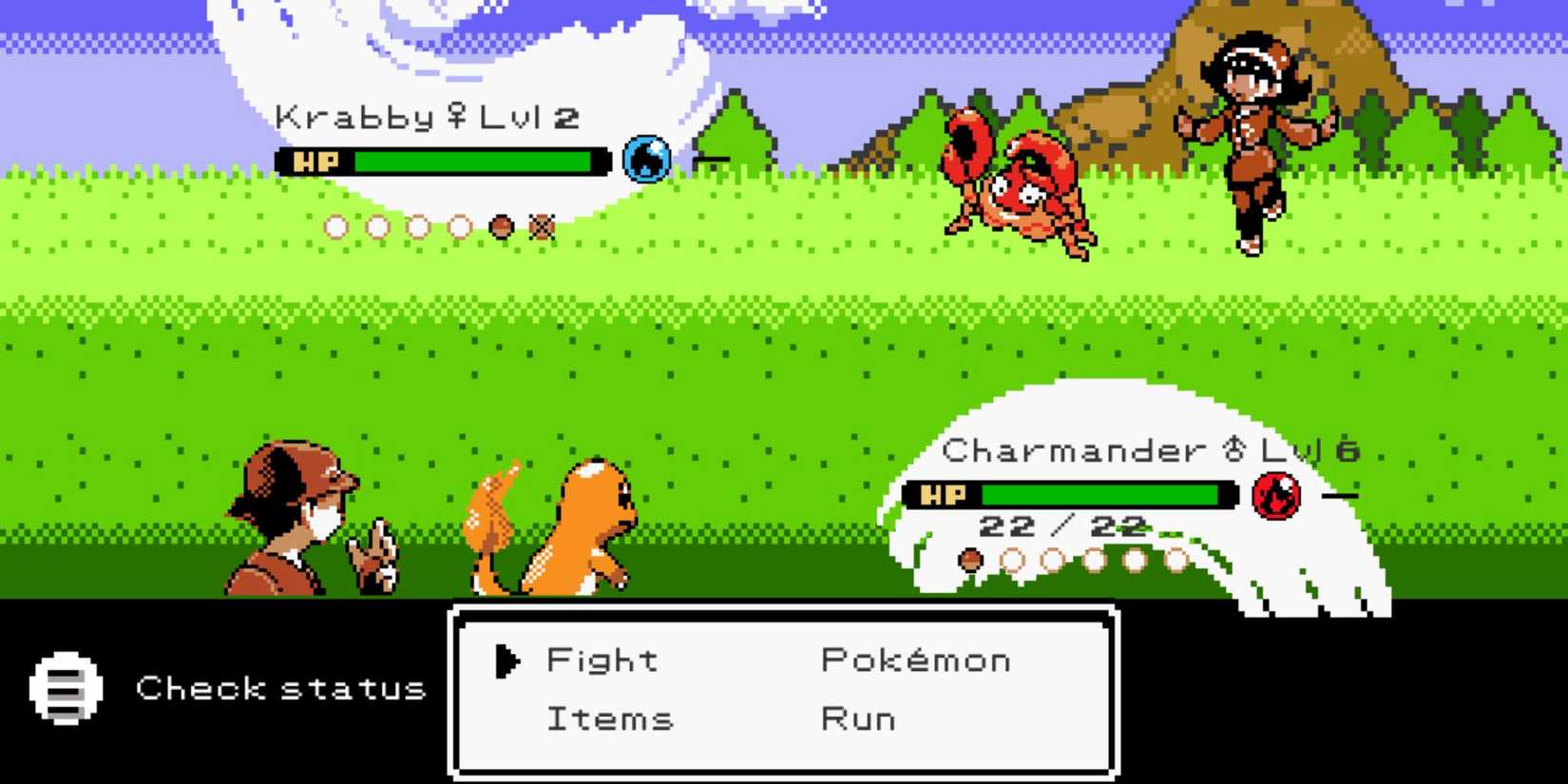Screen dimensions: 1568x784
Task: Choose Run to flee the battle
Action: click(856, 719)
